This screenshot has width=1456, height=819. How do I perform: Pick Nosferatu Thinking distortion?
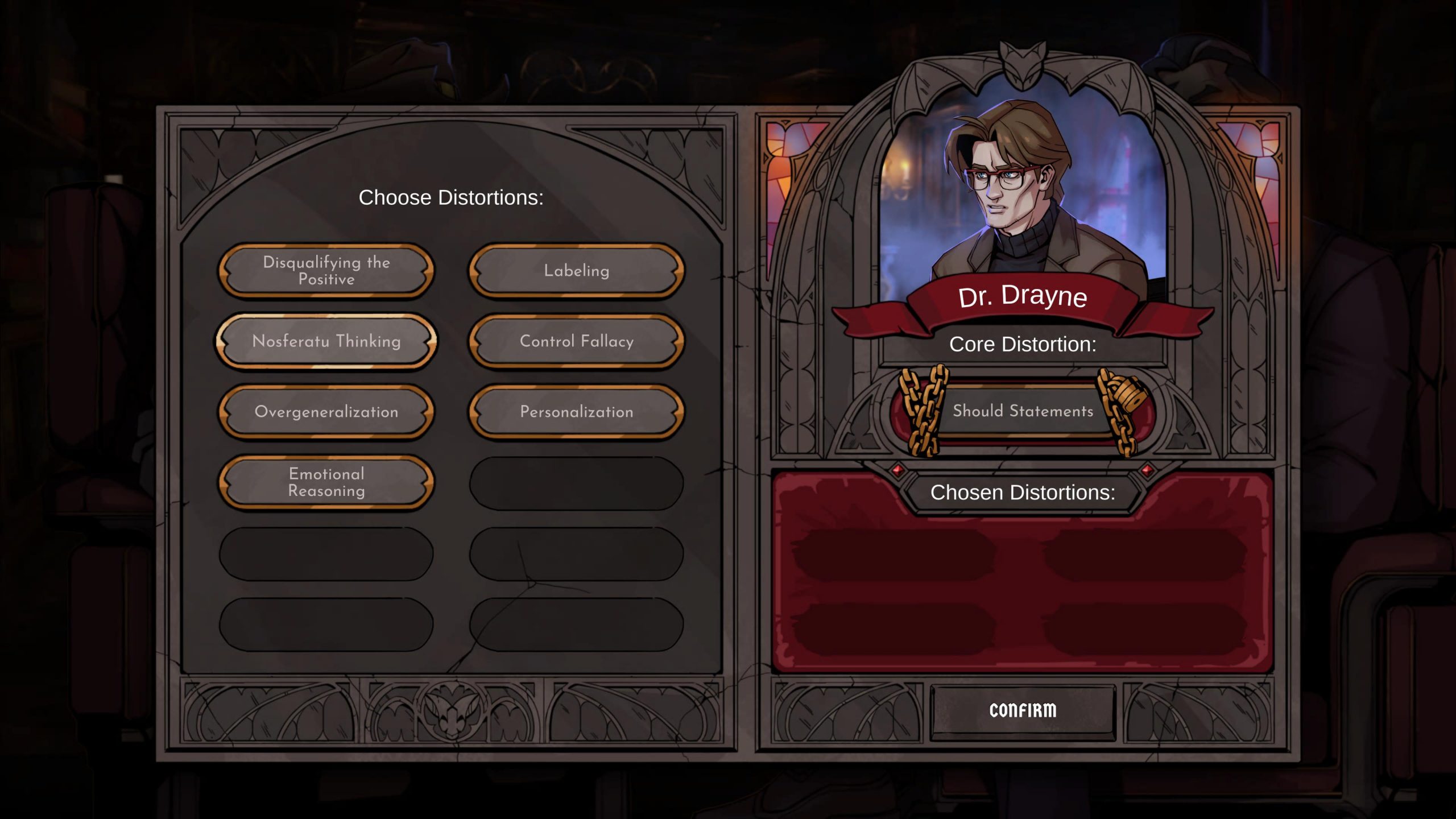[326, 341]
